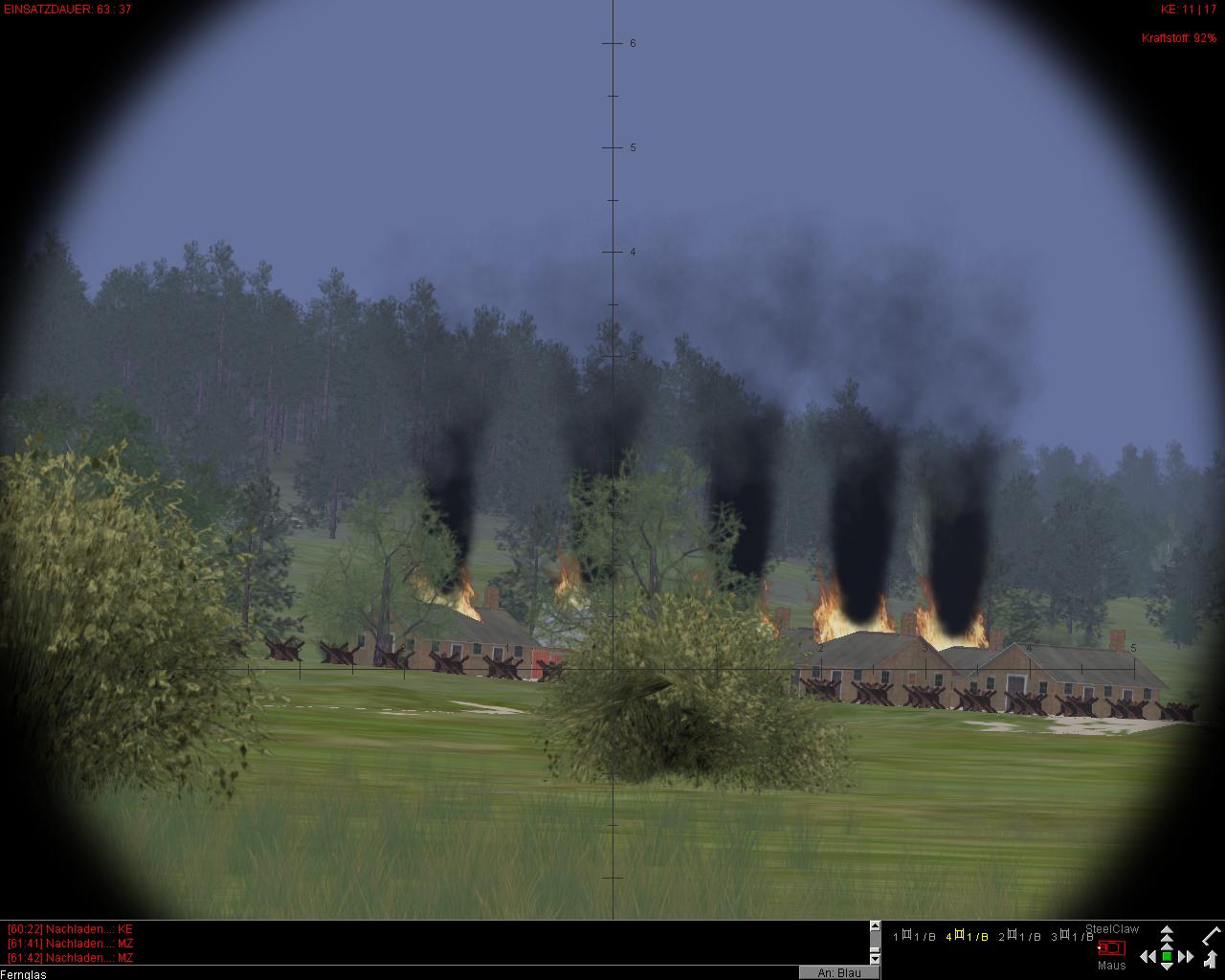Click the curved route arrow icon
The width and height of the screenshot is (1225, 980).
click(x=1212, y=958)
